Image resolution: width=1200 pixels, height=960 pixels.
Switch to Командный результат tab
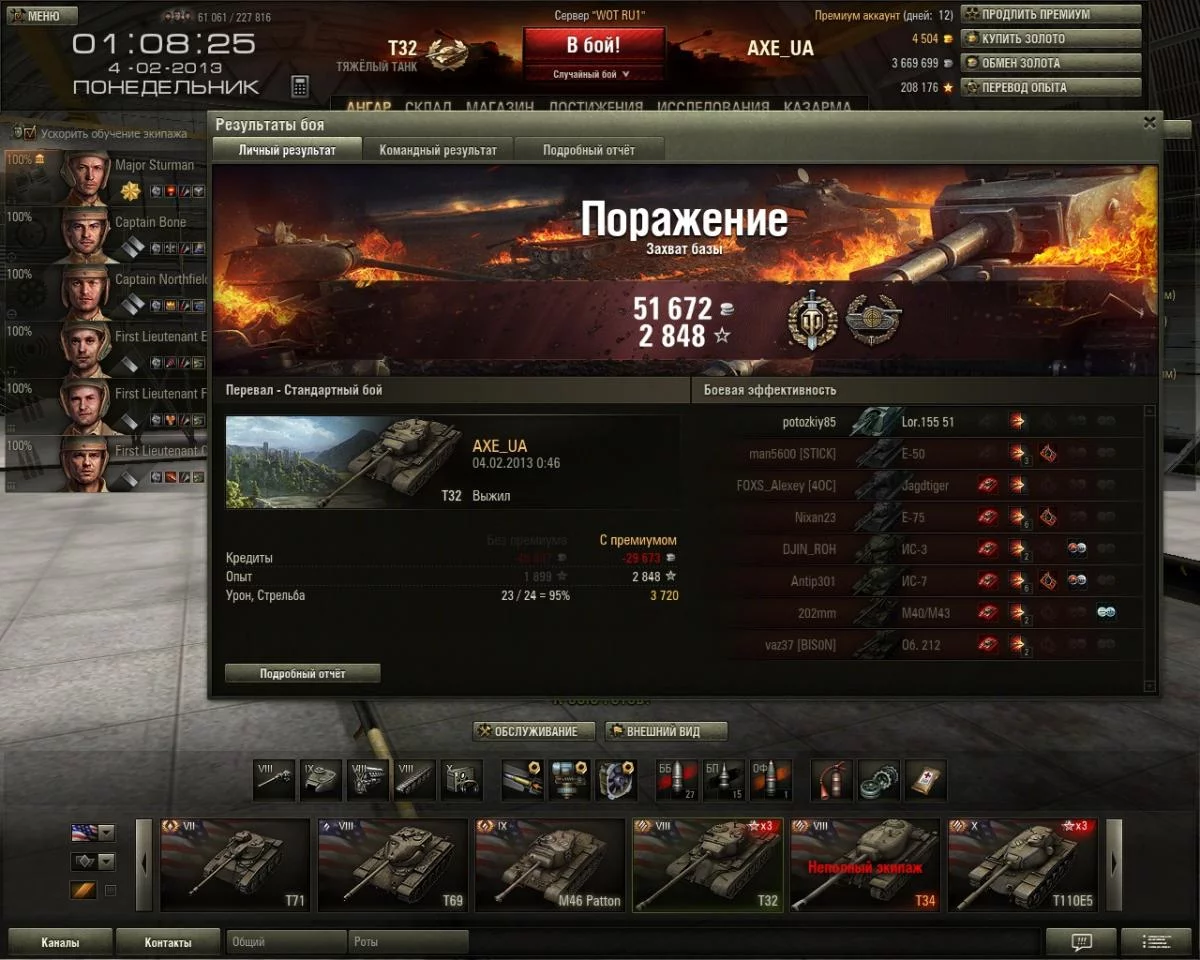(438, 150)
